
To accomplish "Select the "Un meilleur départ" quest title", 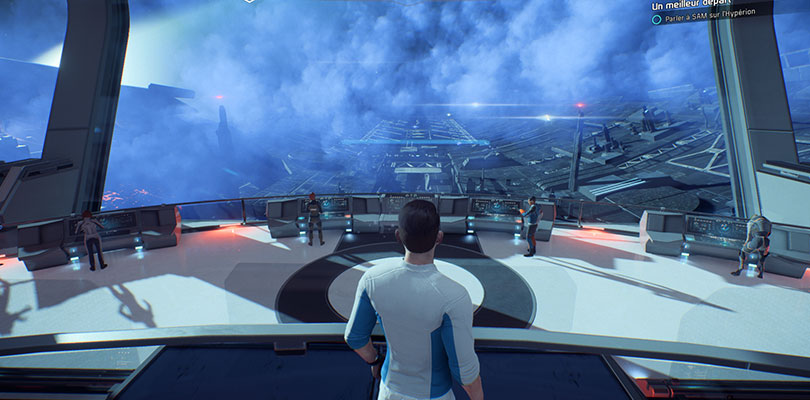I will click(x=692, y=6).
